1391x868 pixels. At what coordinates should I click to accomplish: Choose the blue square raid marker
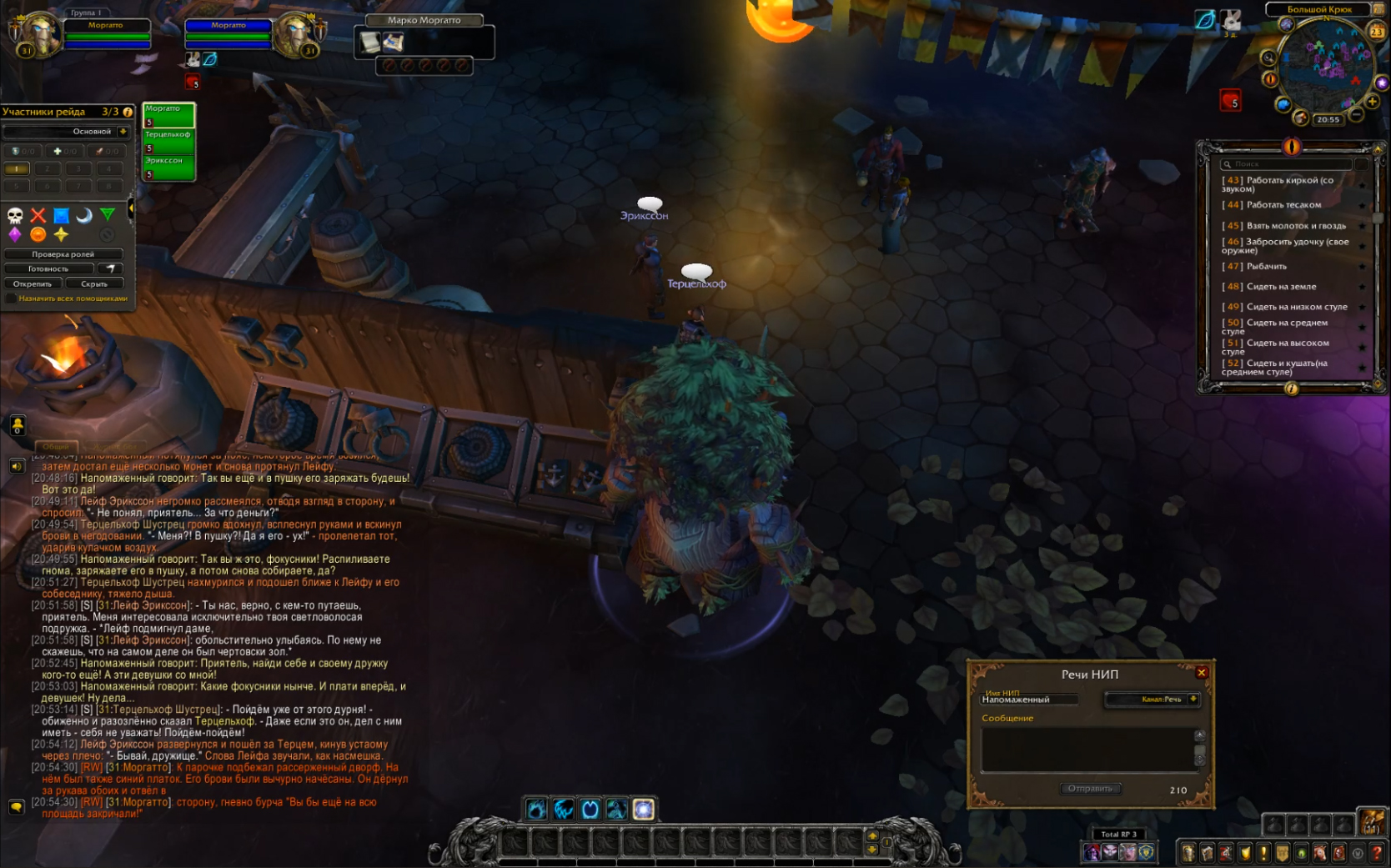click(61, 216)
